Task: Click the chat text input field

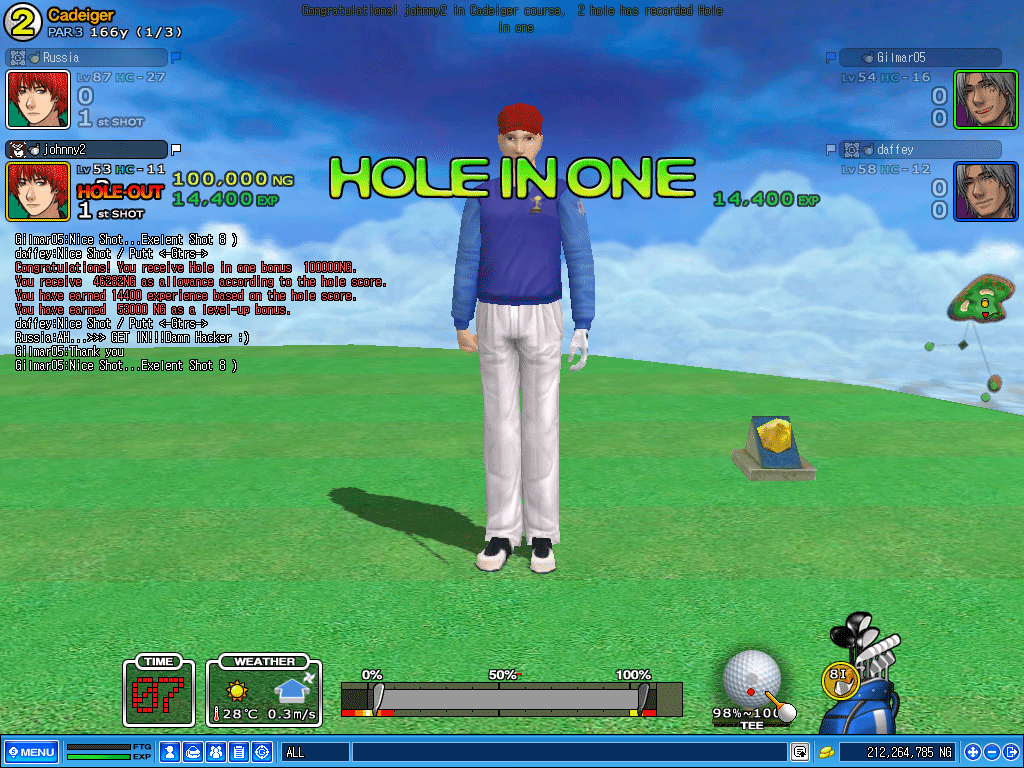Action: [x=568, y=752]
